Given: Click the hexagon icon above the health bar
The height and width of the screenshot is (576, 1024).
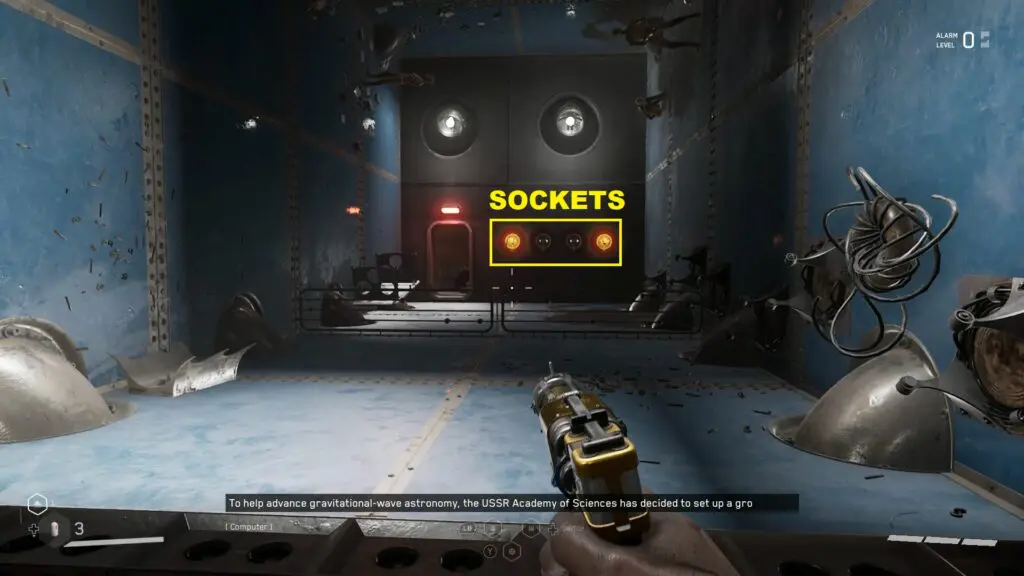Looking at the screenshot, I should pyautogui.click(x=37, y=503).
